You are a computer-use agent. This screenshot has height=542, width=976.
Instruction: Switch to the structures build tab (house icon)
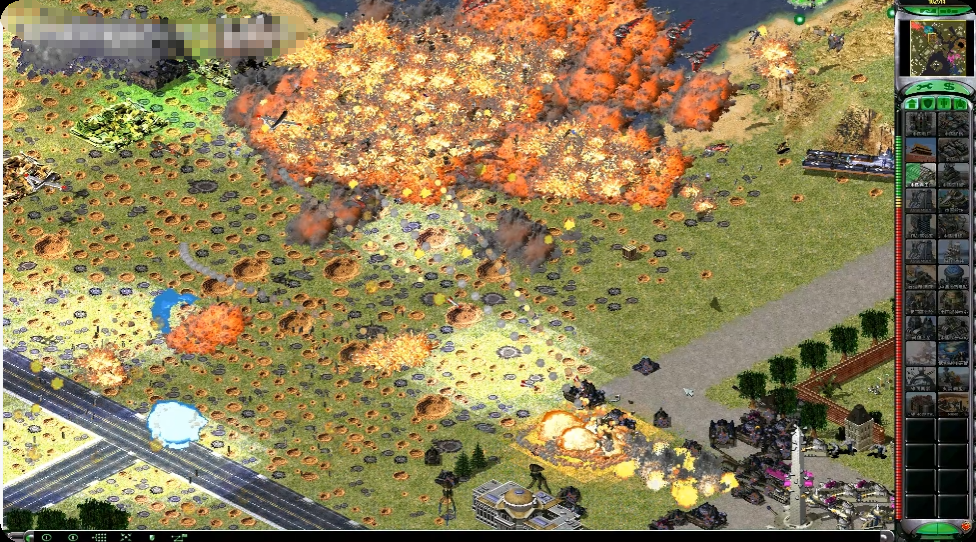[x=913, y=103]
